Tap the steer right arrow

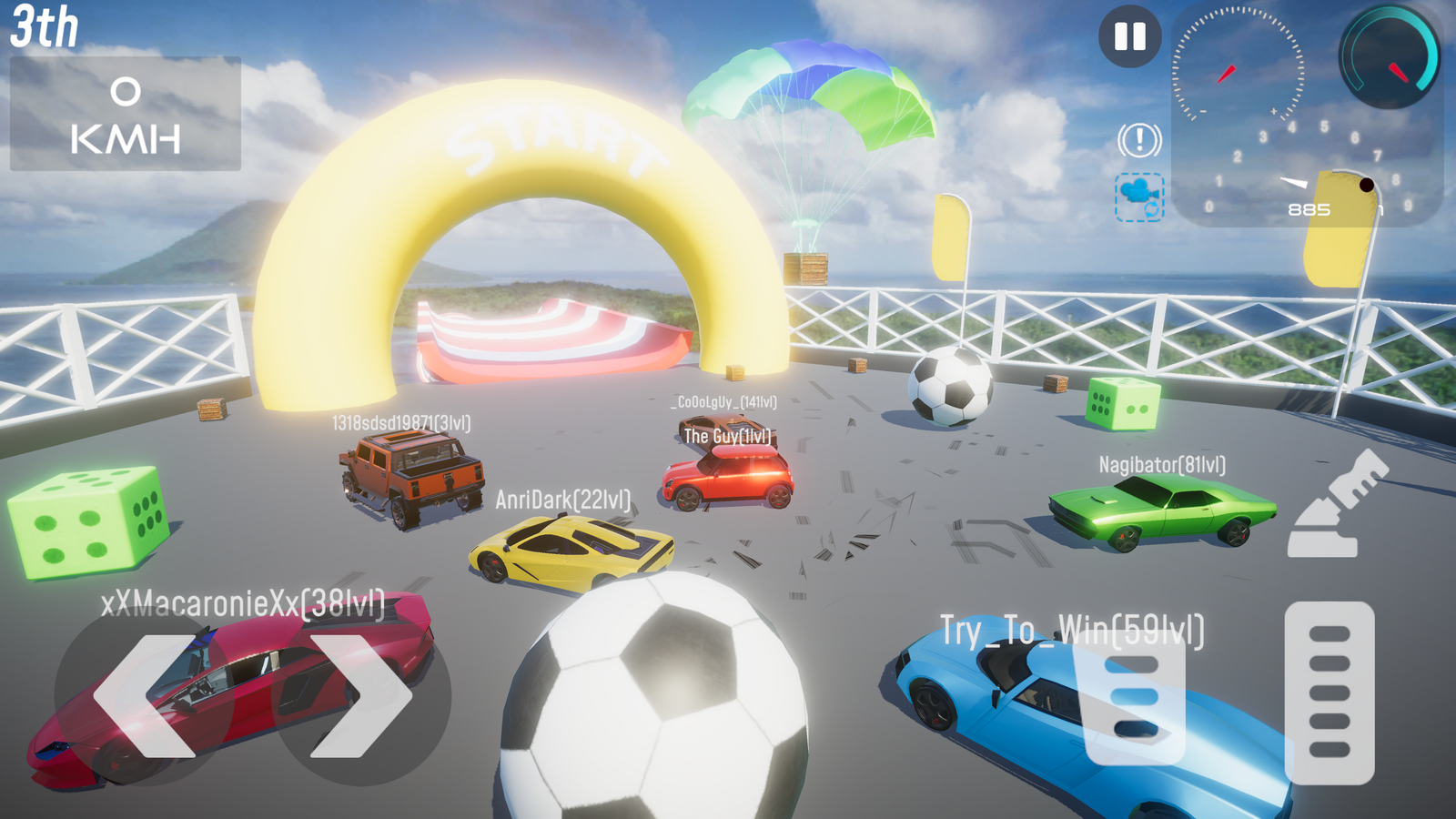point(361,696)
